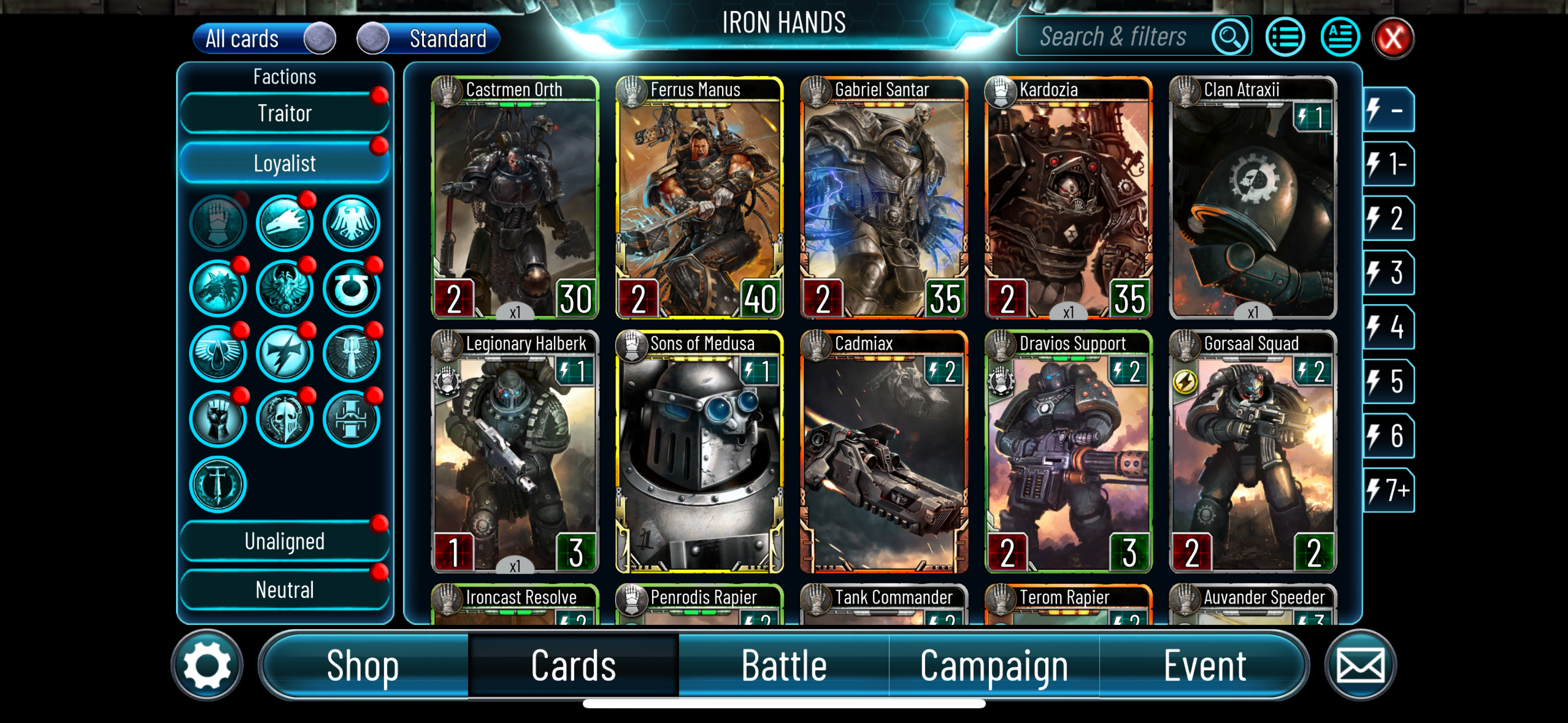Select the Ferrus Manus card
This screenshot has height=723, width=1568.
click(699, 198)
